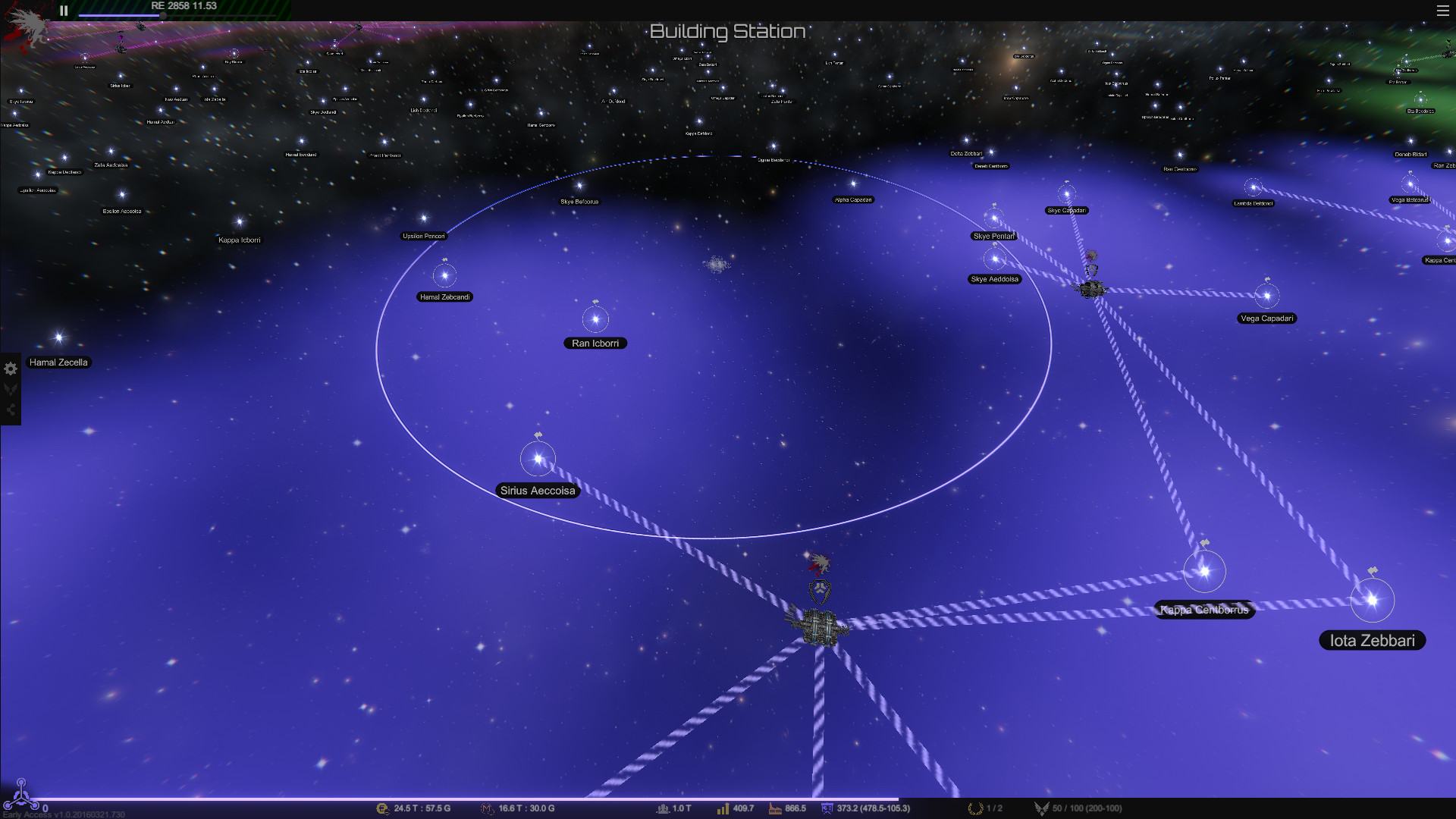The width and height of the screenshot is (1456, 819).
Task: Select the Iota Zebbari star system
Action: [1372, 601]
